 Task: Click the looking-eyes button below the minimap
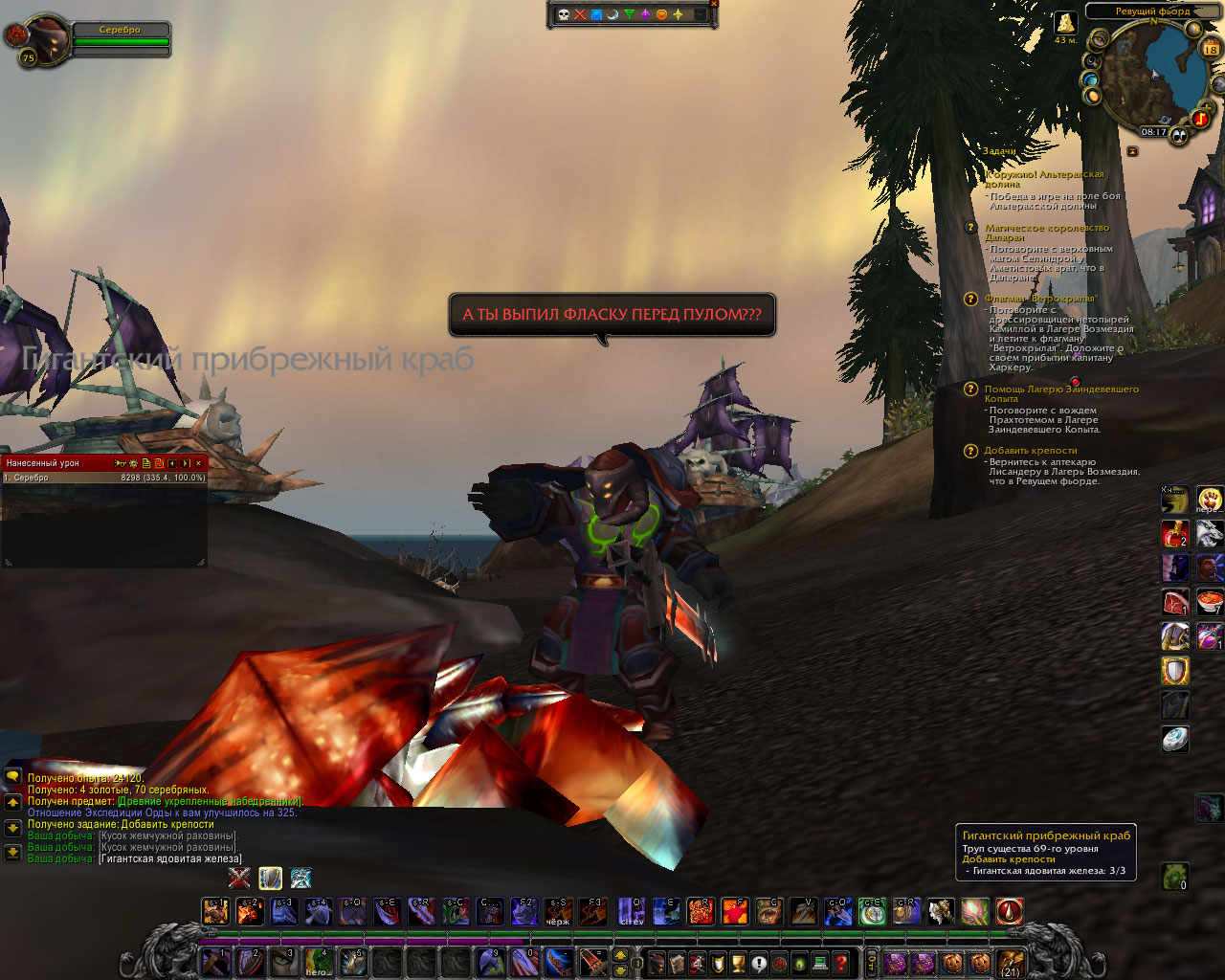pyautogui.click(x=1179, y=136)
